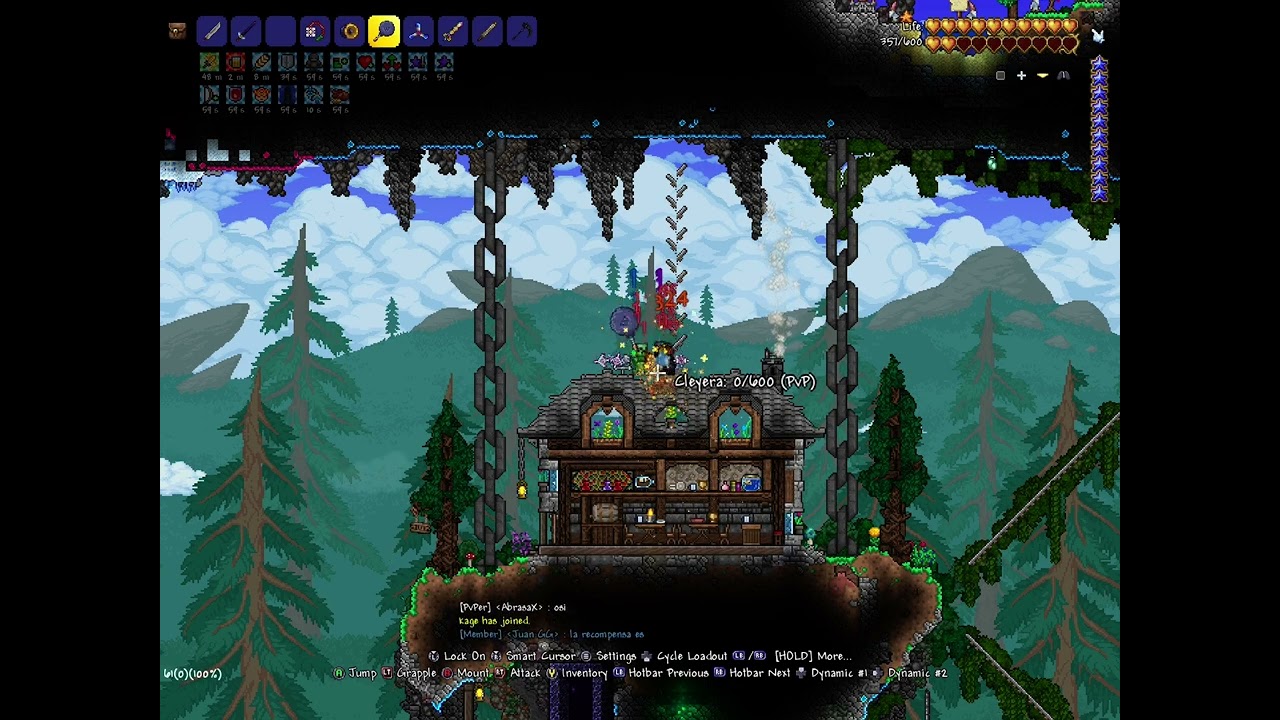Choose the dark sword hotbar slot
The width and height of the screenshot is (1280, 720).
pyautogui.click(x=246, y=32)
